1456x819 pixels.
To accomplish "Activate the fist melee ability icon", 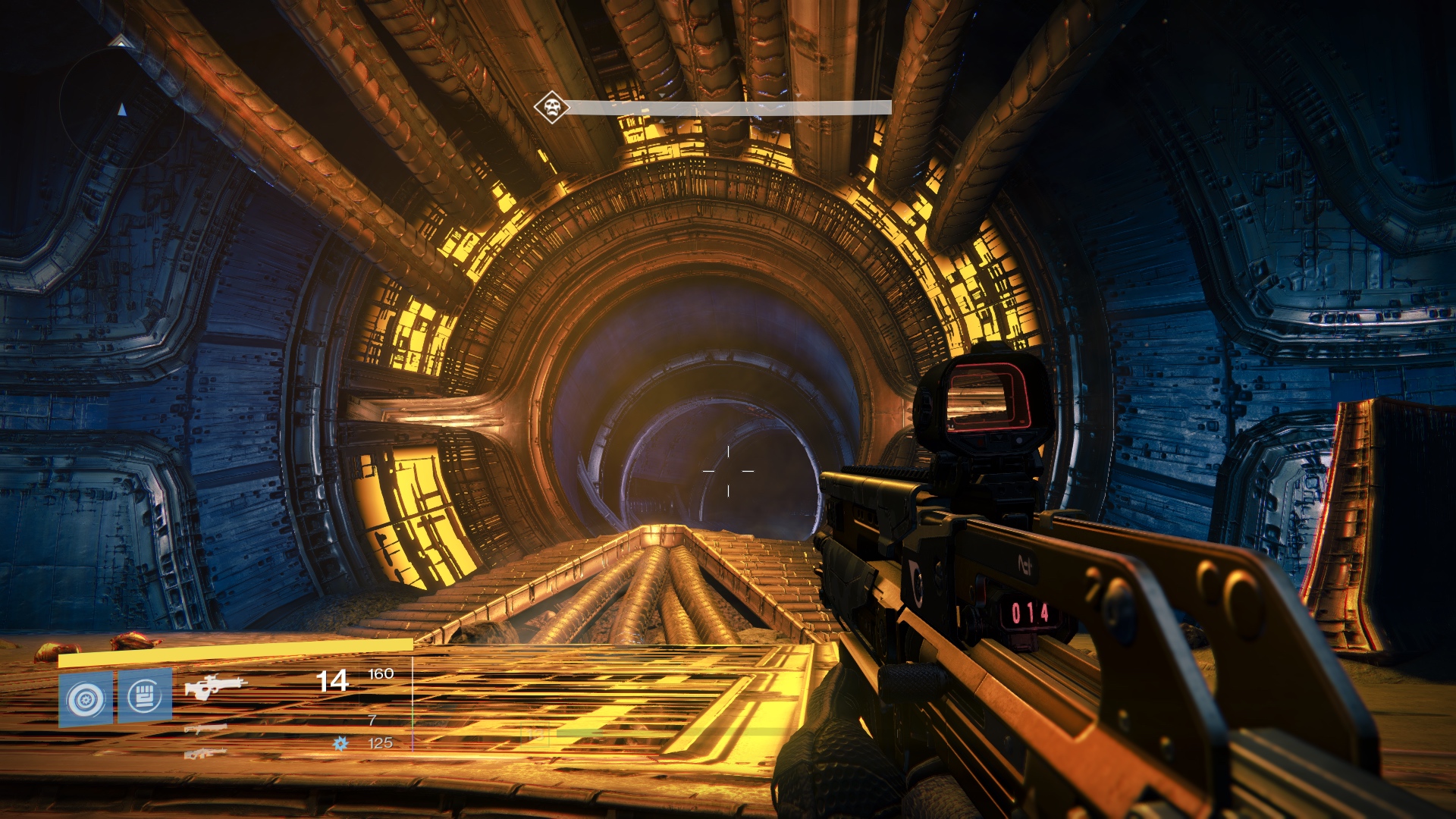I will 145,695.
